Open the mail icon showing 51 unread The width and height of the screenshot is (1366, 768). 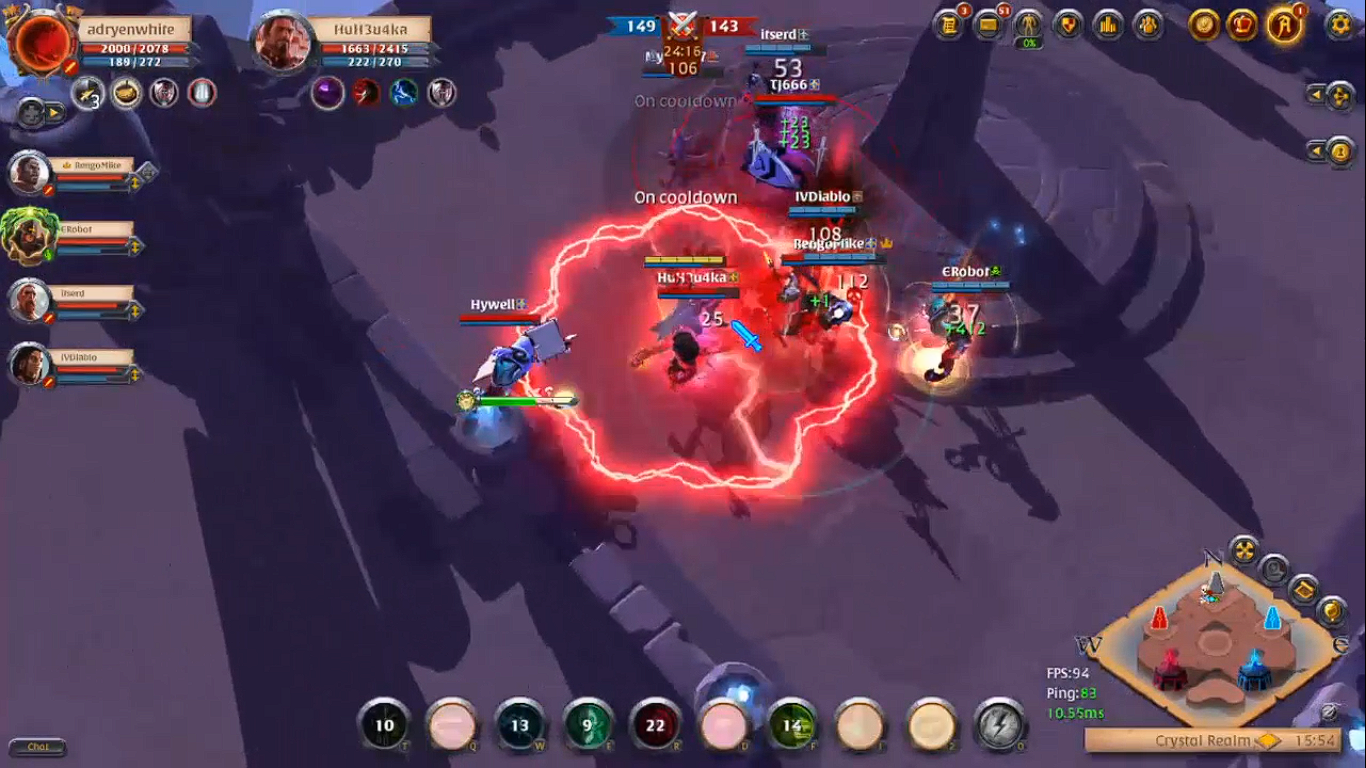tap(988, 24)
